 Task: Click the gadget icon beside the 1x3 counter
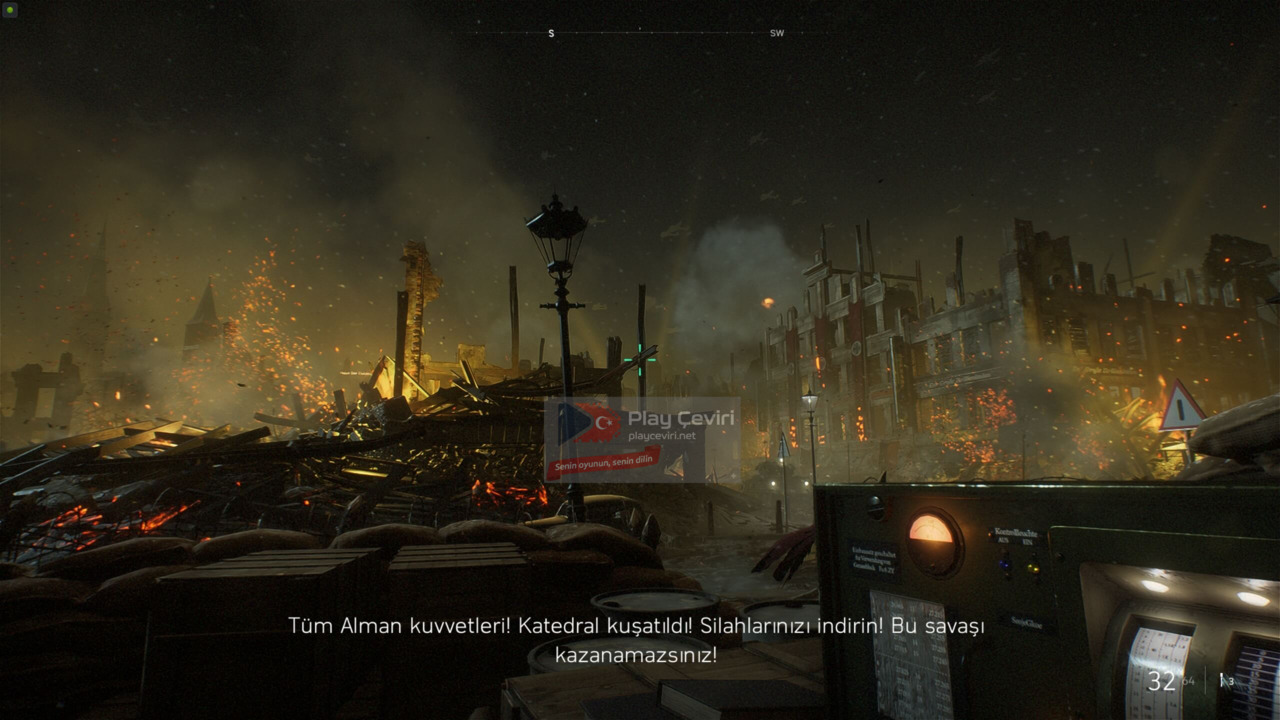(1222, 681)
